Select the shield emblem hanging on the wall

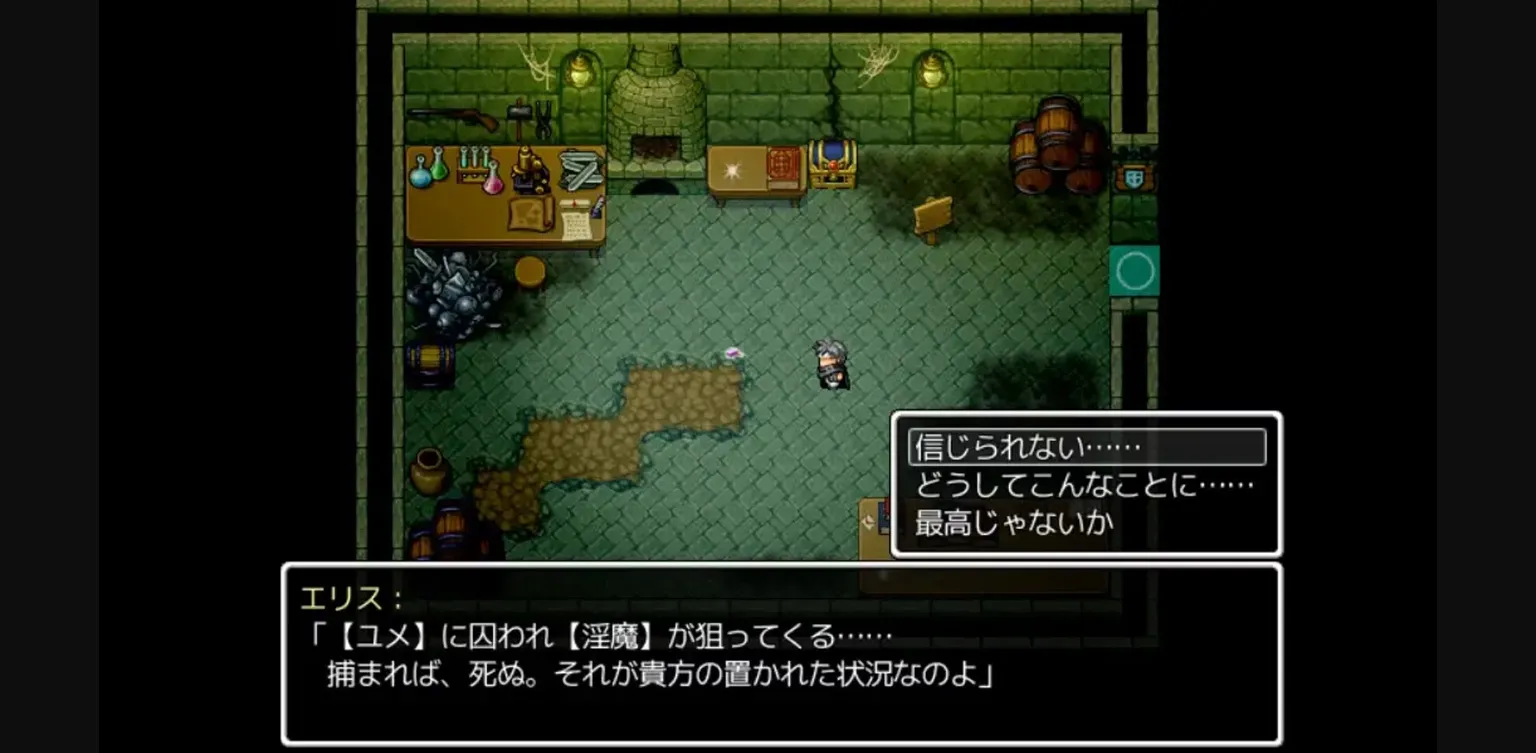(x=1133, y=178)
